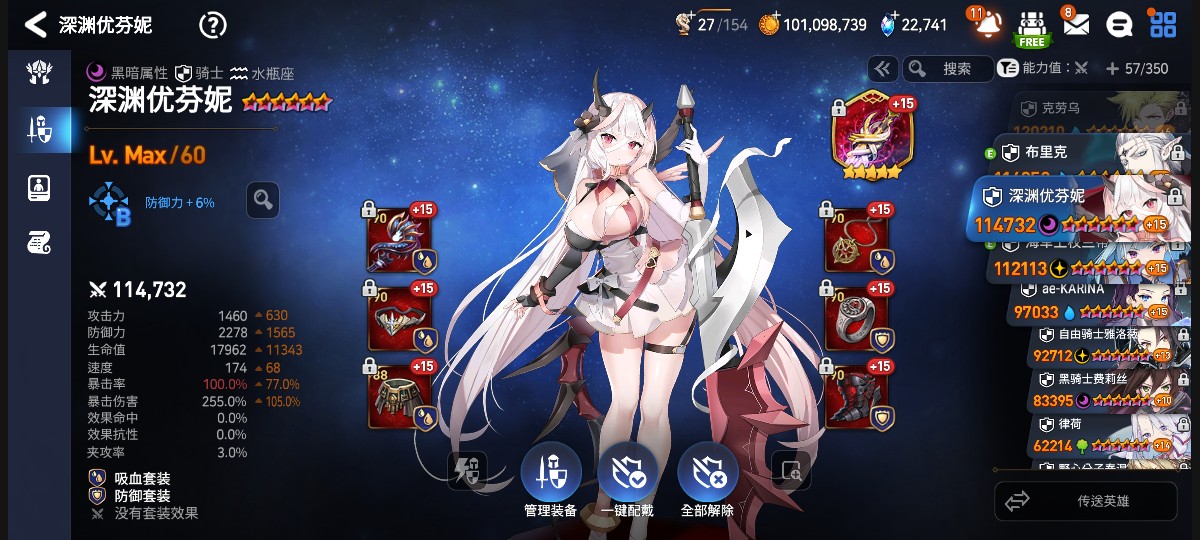Select the equipped weapon slot
Image resolution: width=1200 pixels, height=540 pixels.
point(400,241)
